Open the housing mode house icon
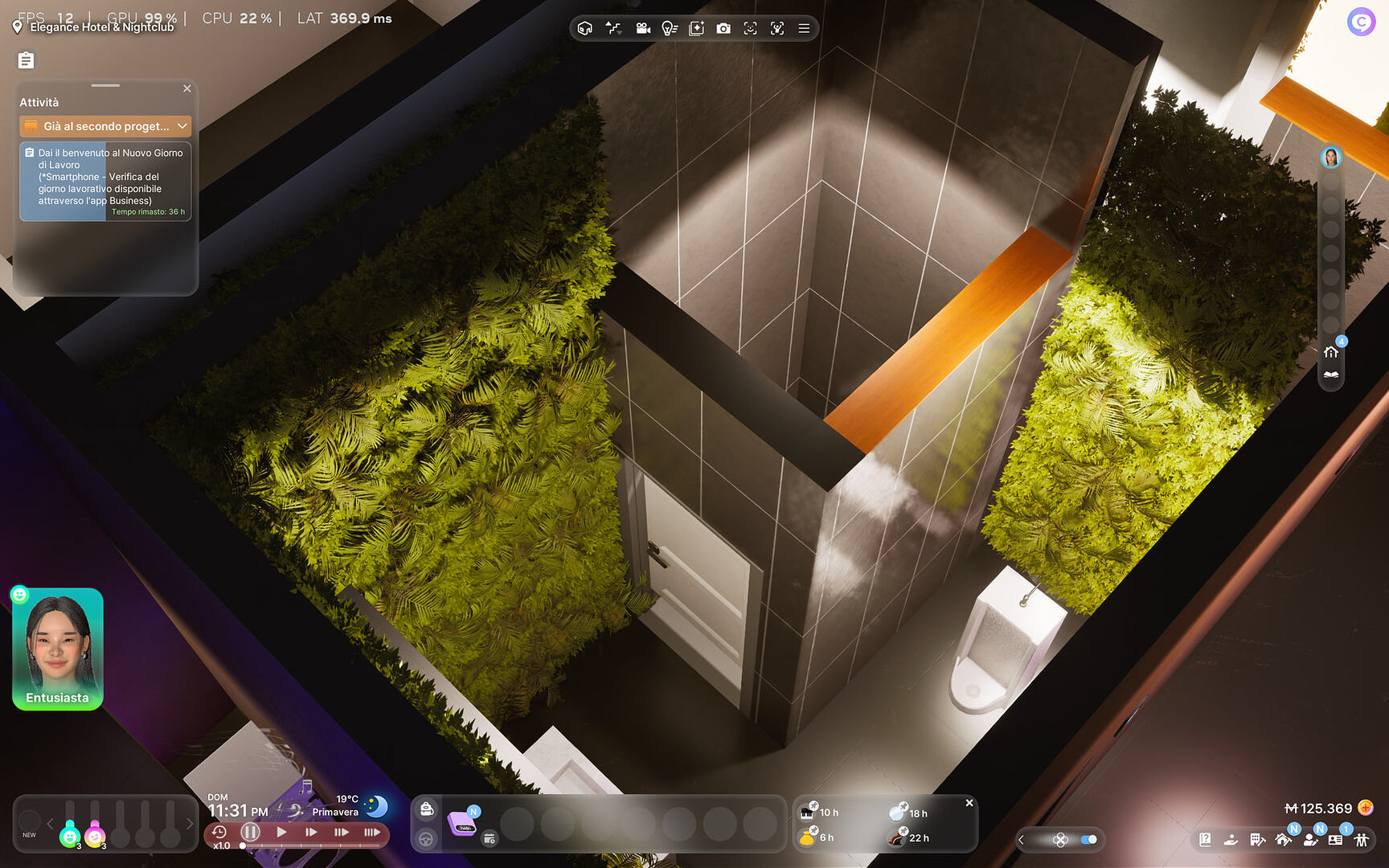 point(1284,841)
